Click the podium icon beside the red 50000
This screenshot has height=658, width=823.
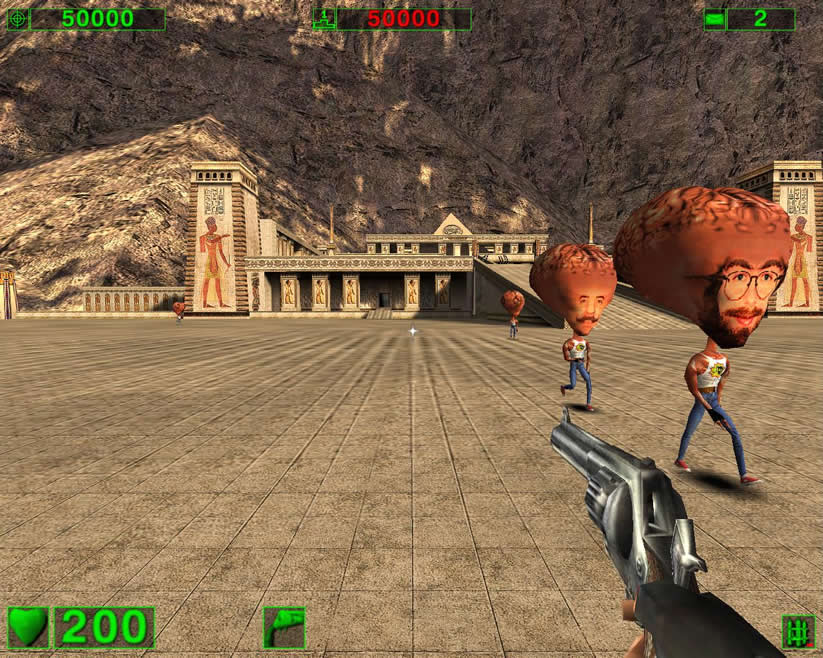pyautogui.click(x=324, y=19)
